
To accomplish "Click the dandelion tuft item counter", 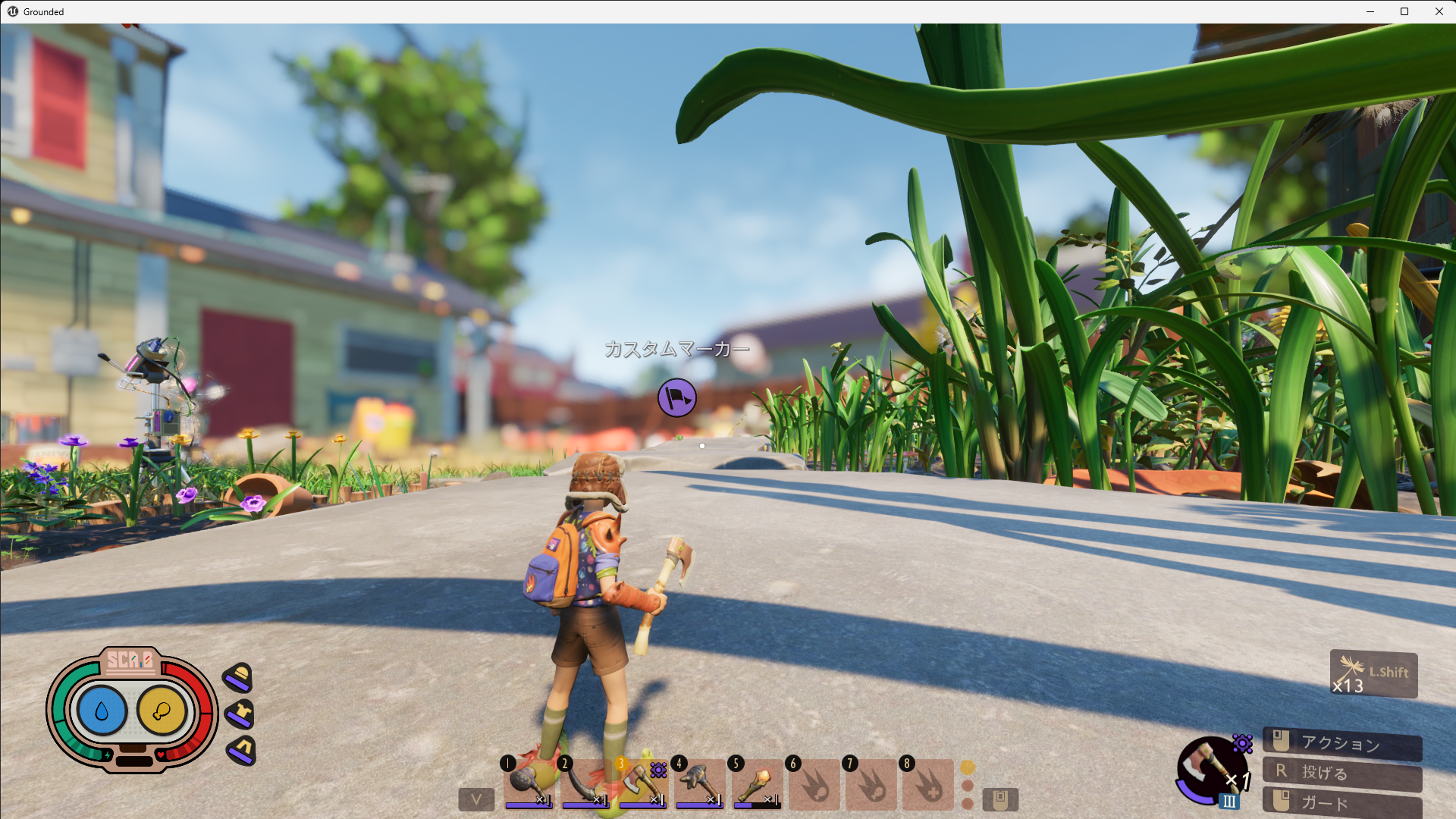I will click(x=1373, y=674).
